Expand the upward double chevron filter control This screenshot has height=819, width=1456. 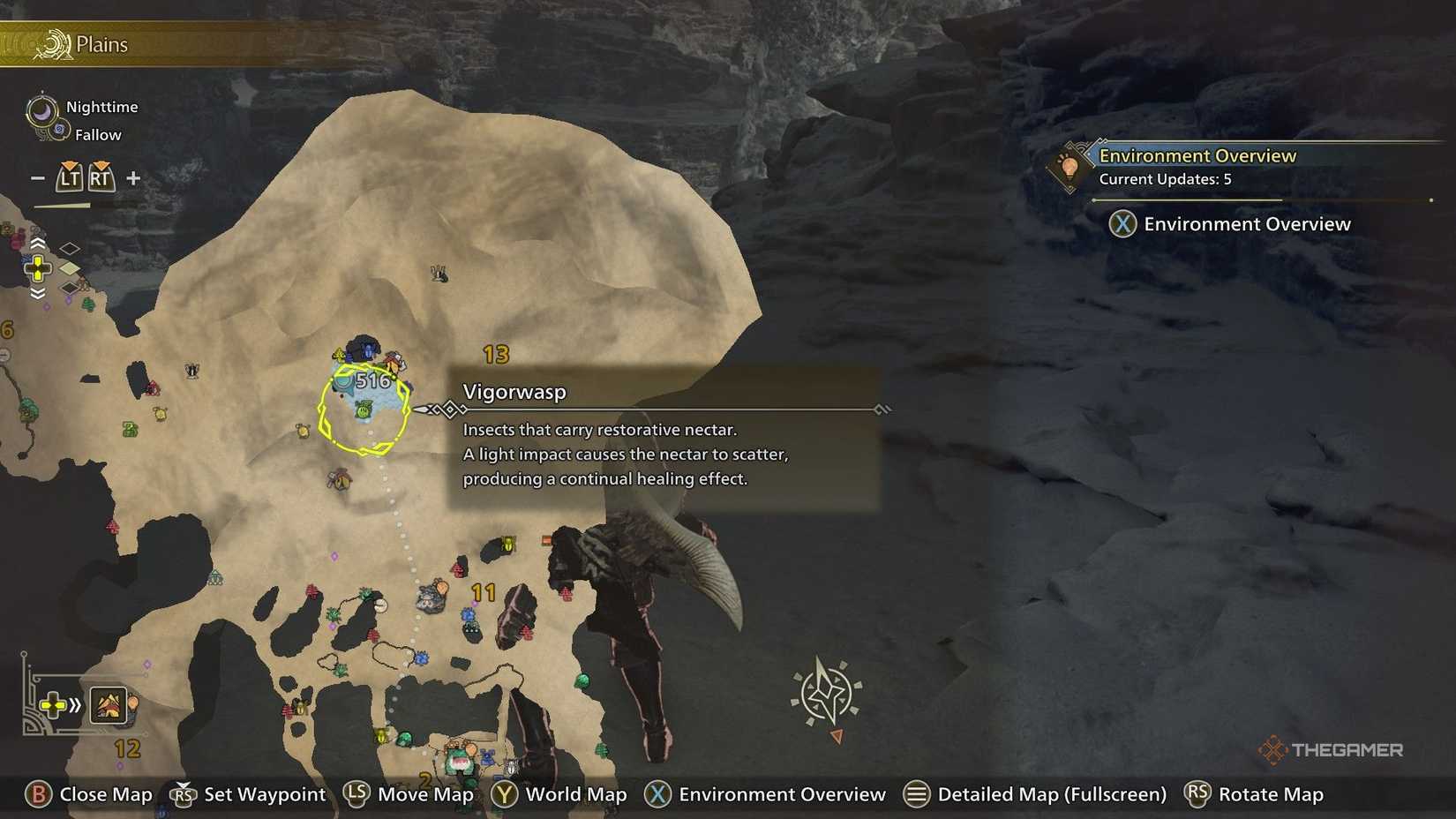pos(38,244)
